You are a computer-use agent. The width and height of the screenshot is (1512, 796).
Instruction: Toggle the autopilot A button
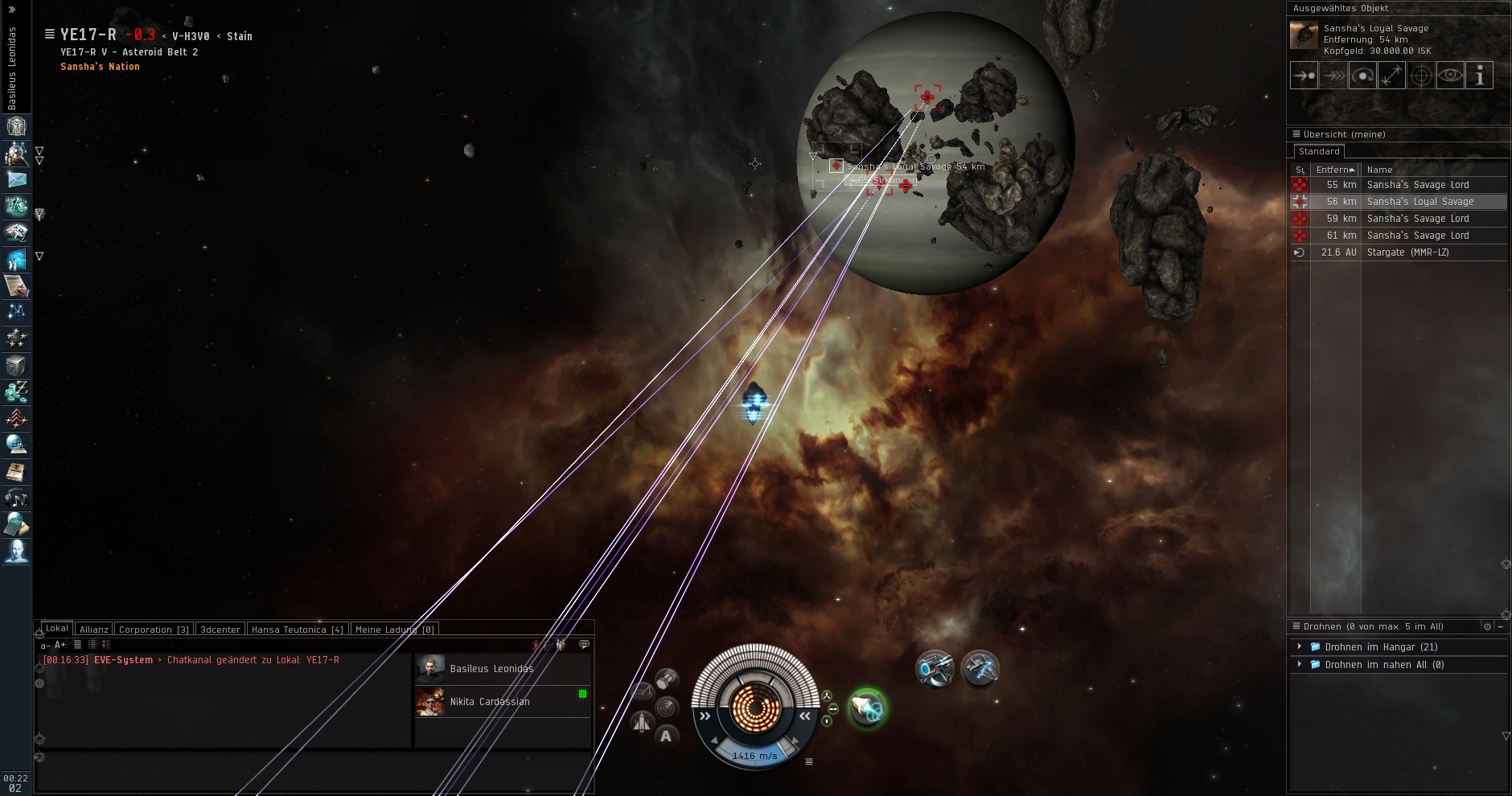pyautogui.click(x=666, y=736)
